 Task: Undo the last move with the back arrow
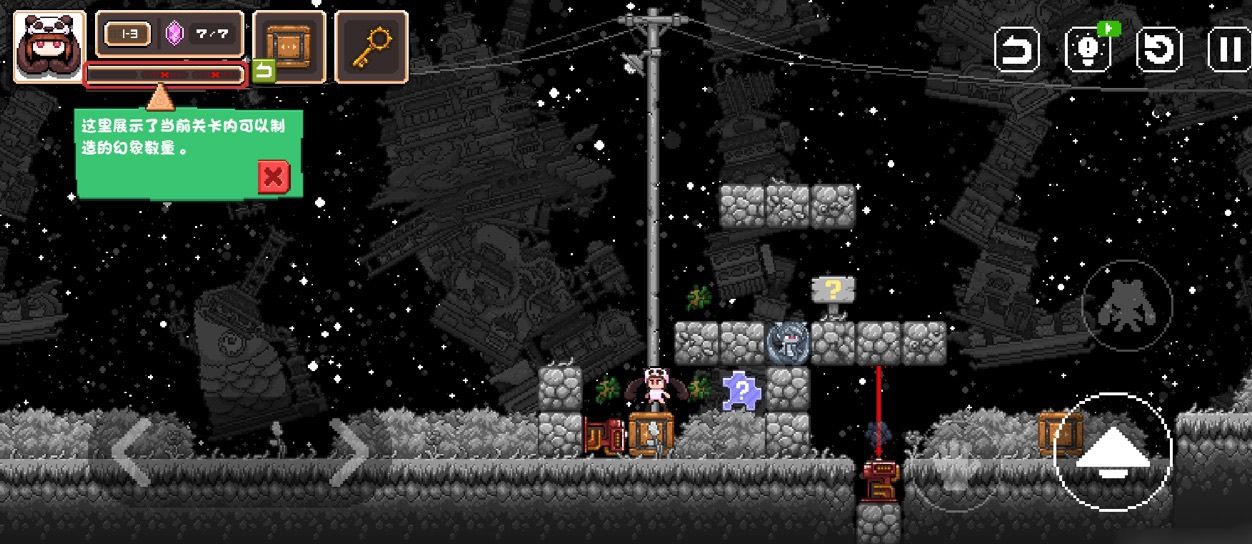1016,49
